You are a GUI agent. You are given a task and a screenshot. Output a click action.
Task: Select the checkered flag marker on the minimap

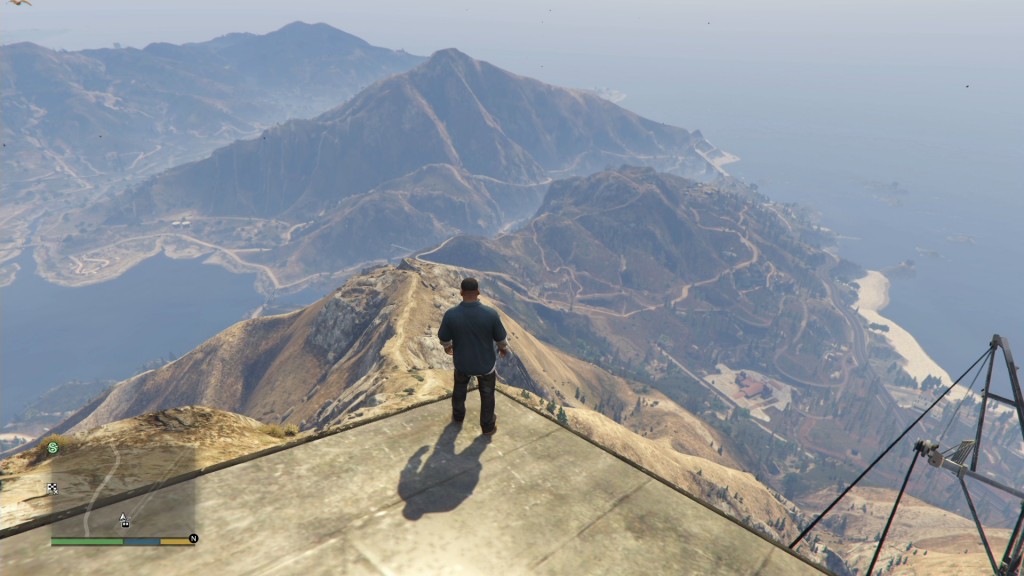(x=52, y=488)
